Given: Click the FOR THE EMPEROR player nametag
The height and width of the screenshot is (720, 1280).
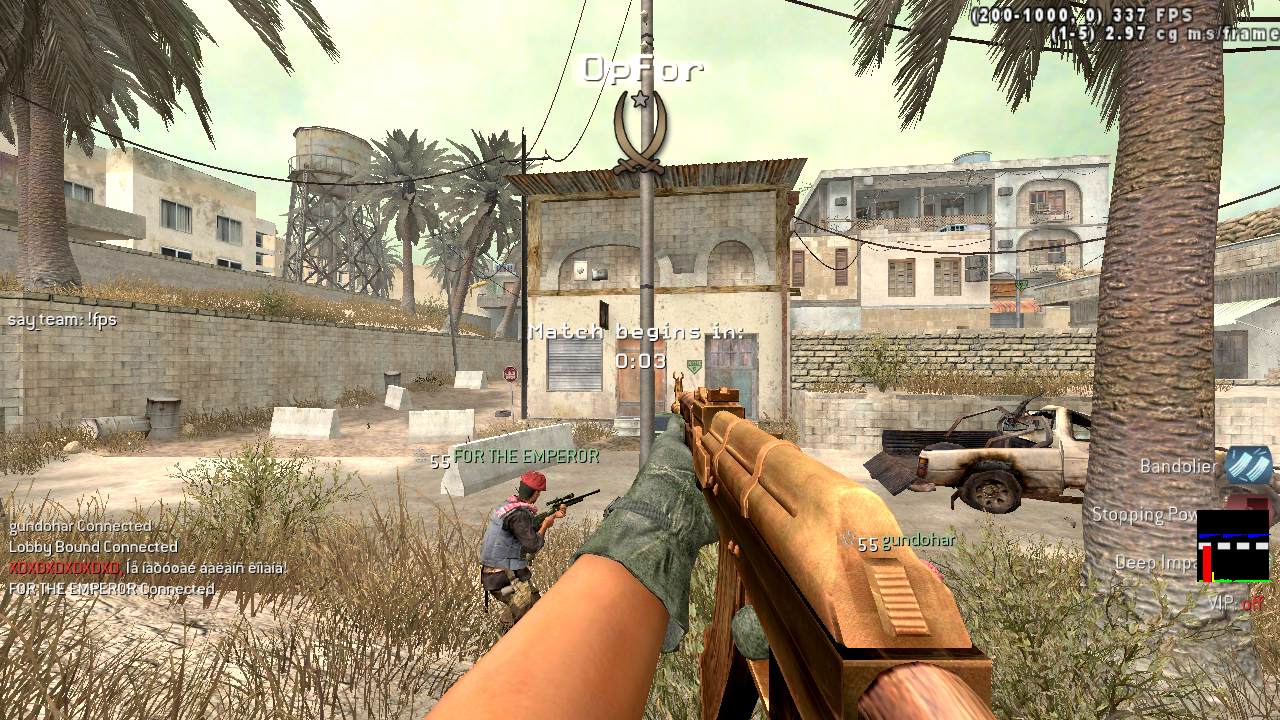Looking at the screenshot, I should point(526,456).
